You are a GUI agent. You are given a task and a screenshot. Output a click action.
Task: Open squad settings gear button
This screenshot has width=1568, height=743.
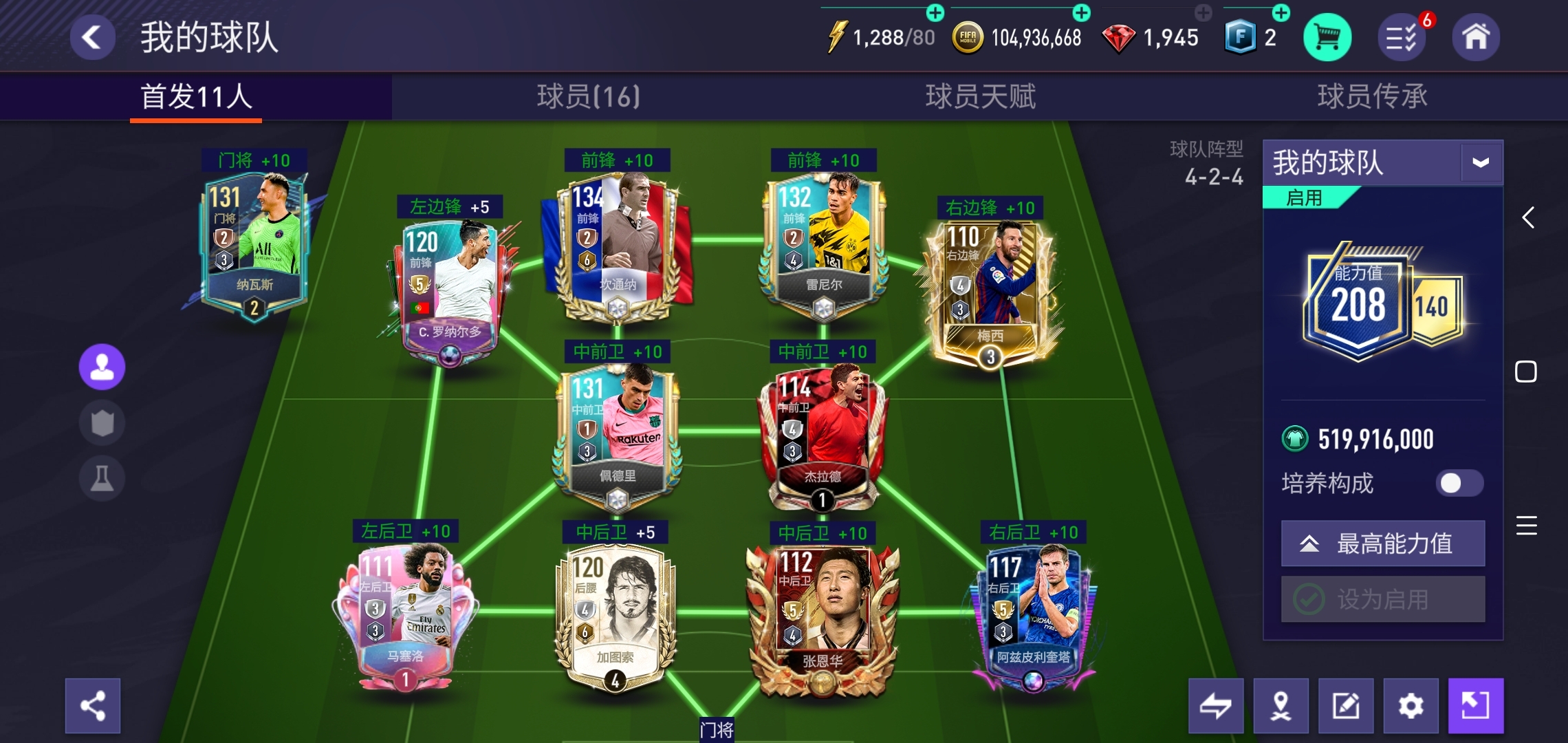pyautogui.click(x=1411, y=706)
